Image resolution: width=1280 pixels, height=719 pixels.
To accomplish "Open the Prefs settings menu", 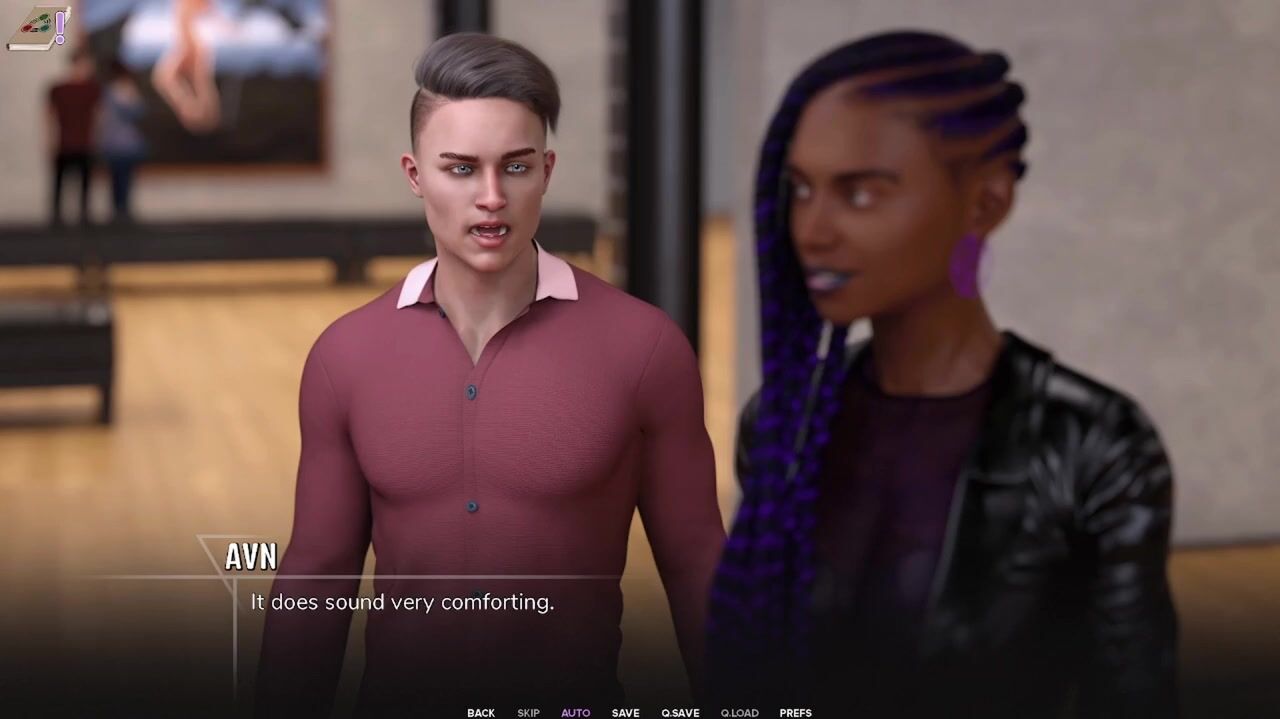I will 795,712.
